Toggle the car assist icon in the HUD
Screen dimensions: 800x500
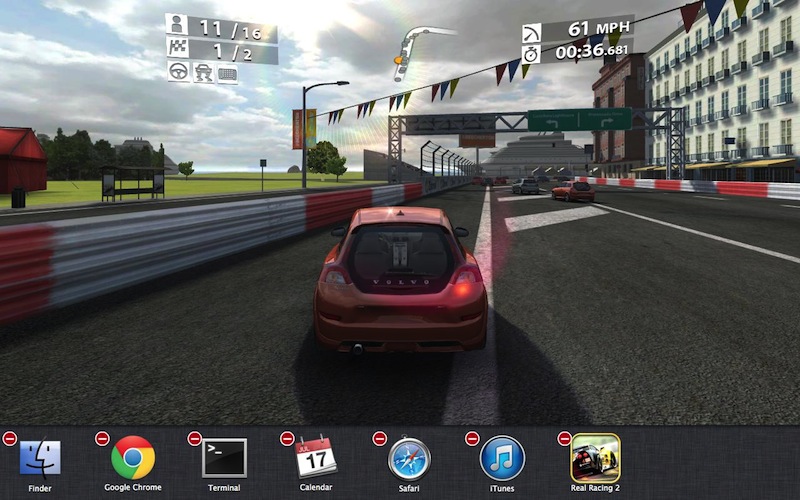pyautogui.click(x=204, y=72)
